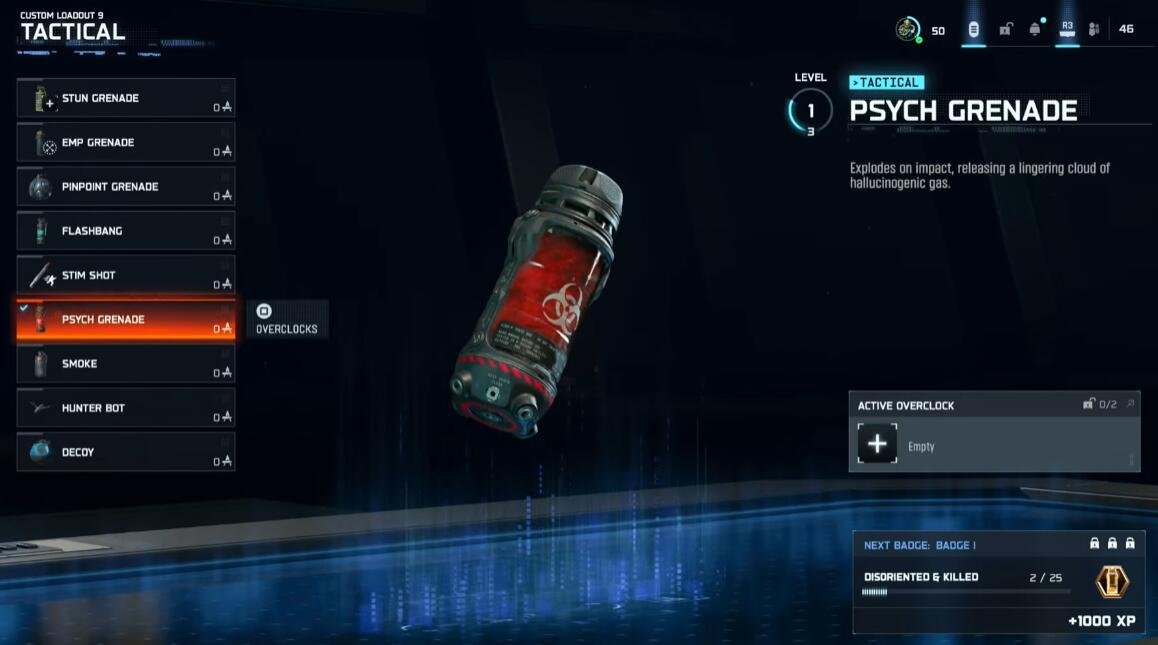Open the social party icon
Image resolution: width=1158 pixels, height=645 pixels.
tap(1094, 29)
